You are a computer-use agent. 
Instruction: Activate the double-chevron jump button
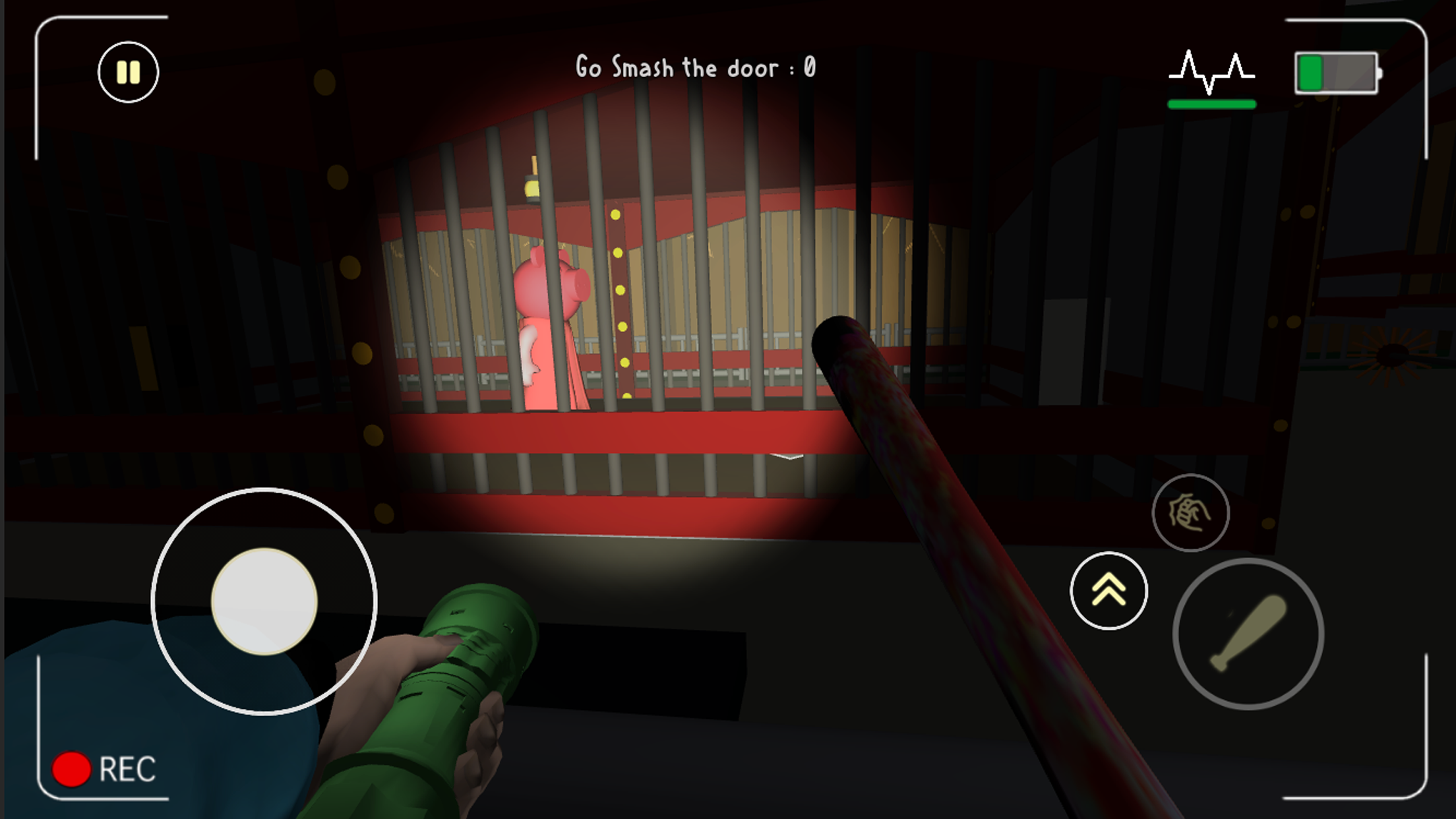[1108, 590]
